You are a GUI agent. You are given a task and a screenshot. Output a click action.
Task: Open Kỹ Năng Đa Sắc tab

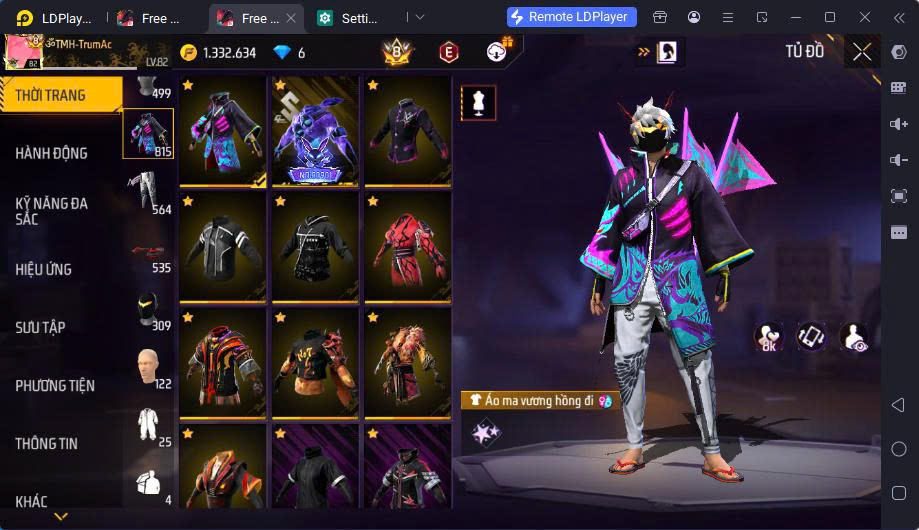point(52,210)
